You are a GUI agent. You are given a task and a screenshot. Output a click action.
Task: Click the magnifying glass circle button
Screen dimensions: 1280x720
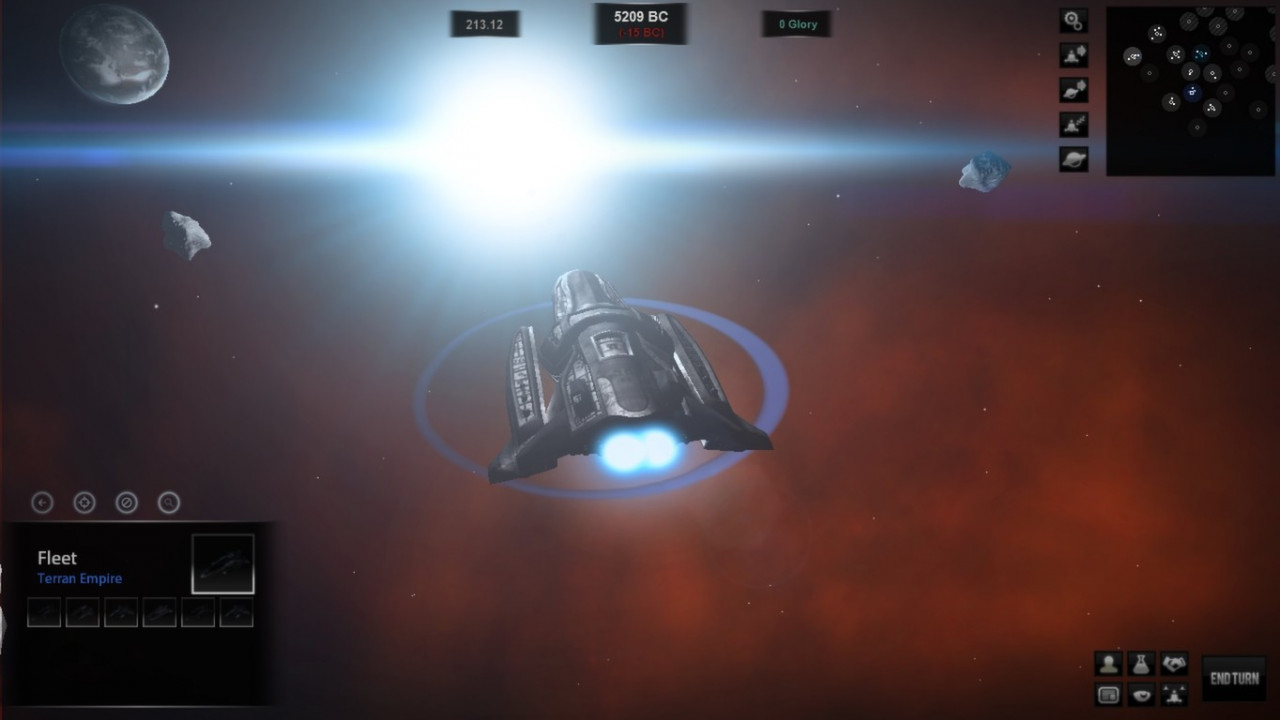[x=169, y=502]
